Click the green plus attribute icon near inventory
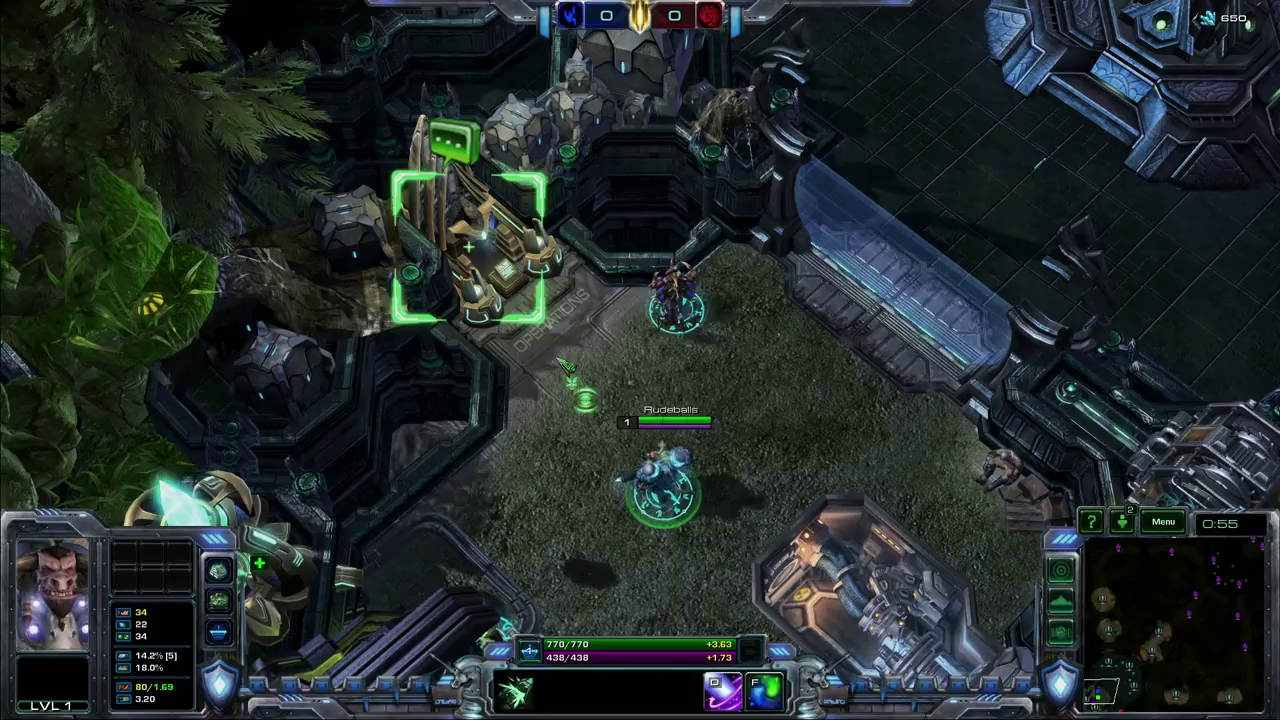 click(260, 563)
